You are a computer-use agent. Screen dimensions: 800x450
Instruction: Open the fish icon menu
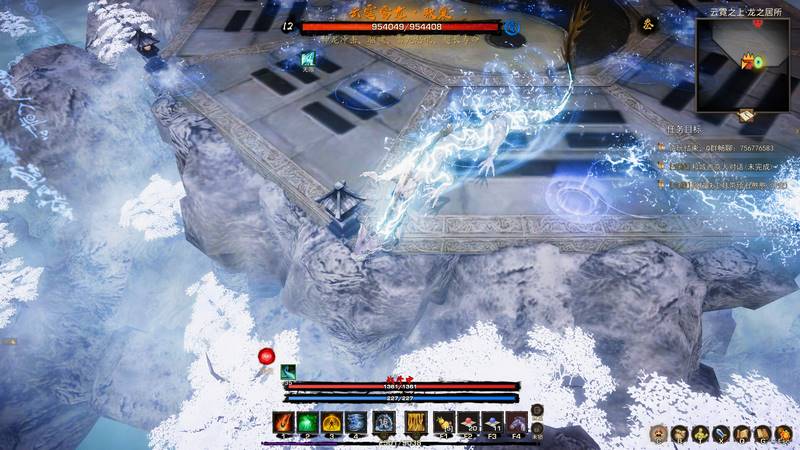[718, 434]
